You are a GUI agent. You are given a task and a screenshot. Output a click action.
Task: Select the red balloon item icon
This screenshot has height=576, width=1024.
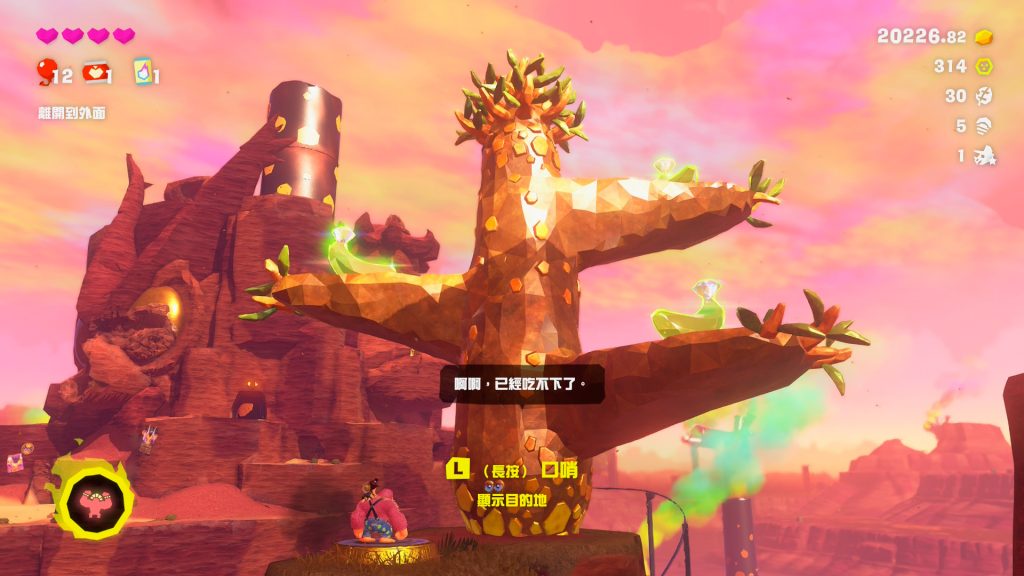(46, 71)
